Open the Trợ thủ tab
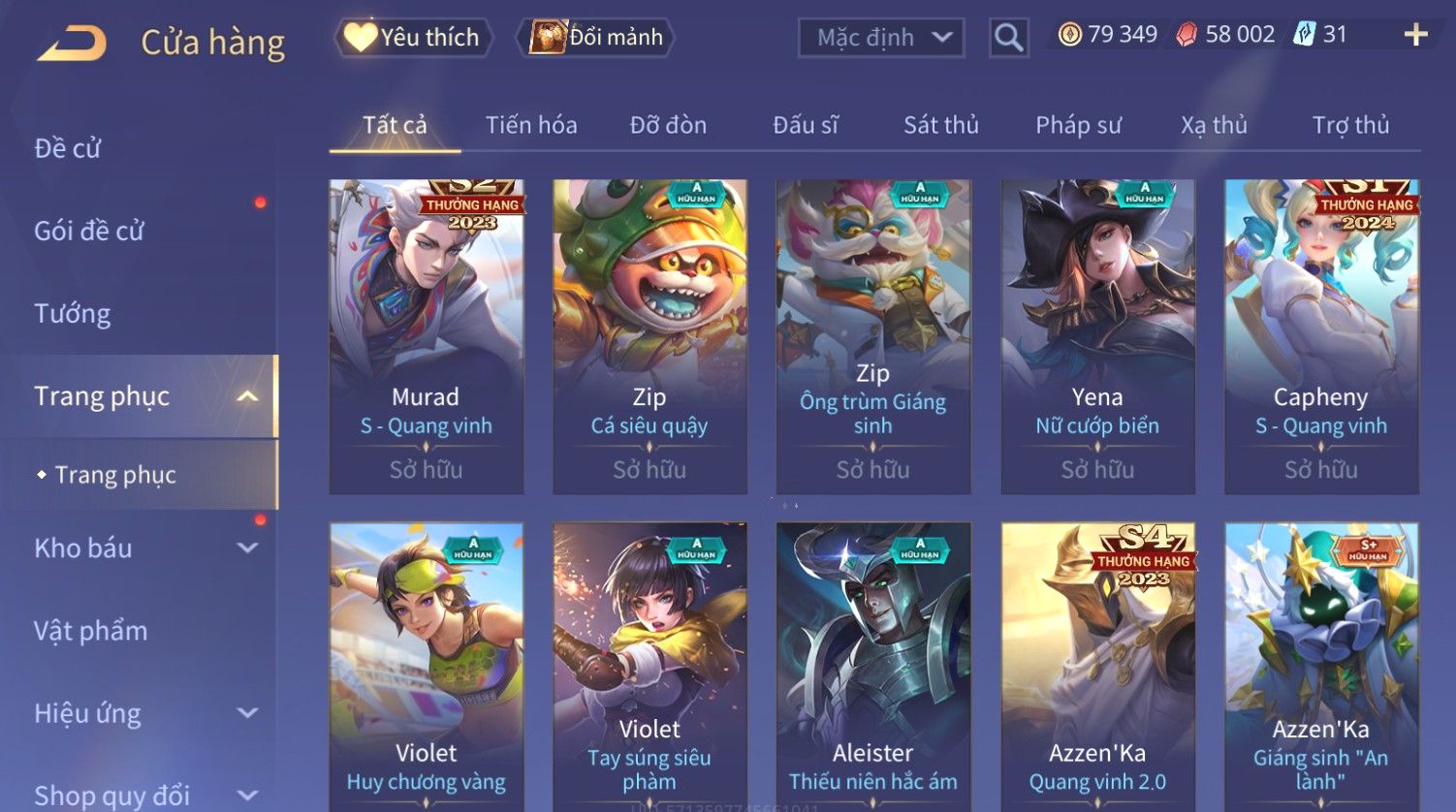The width and height of the screenshot is (1456, 812). click(1350, 125)
